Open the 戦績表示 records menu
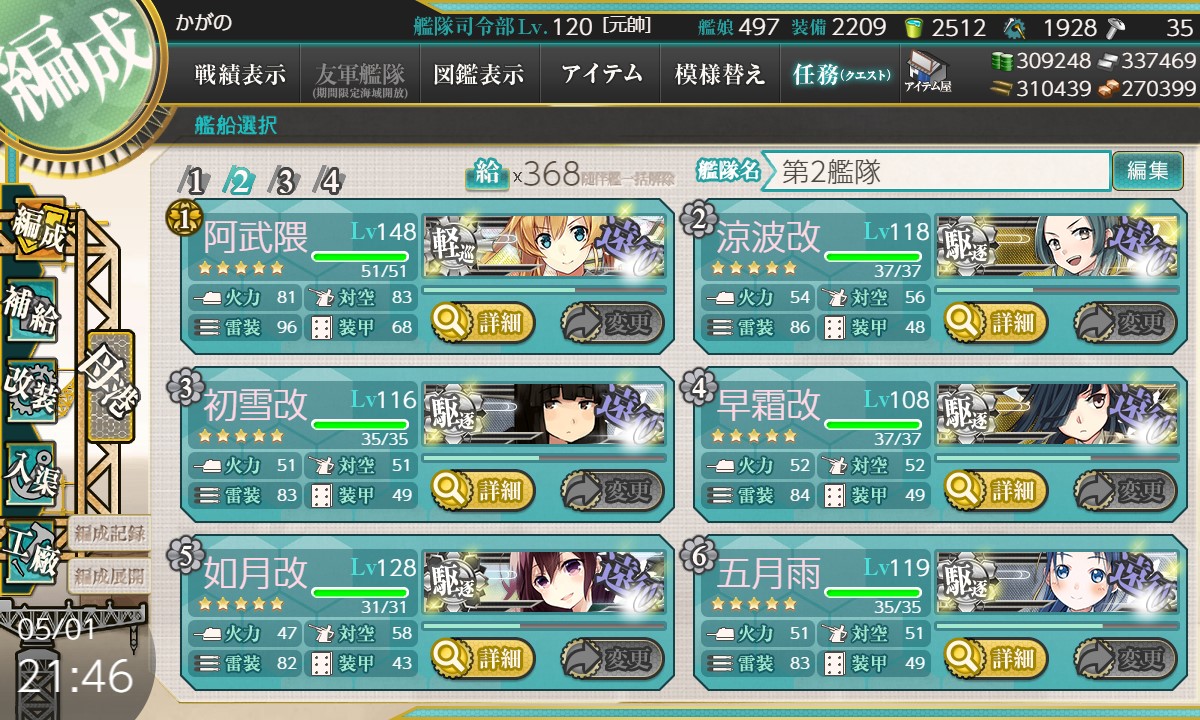The image size is (1200, 720). pos(240,75)
